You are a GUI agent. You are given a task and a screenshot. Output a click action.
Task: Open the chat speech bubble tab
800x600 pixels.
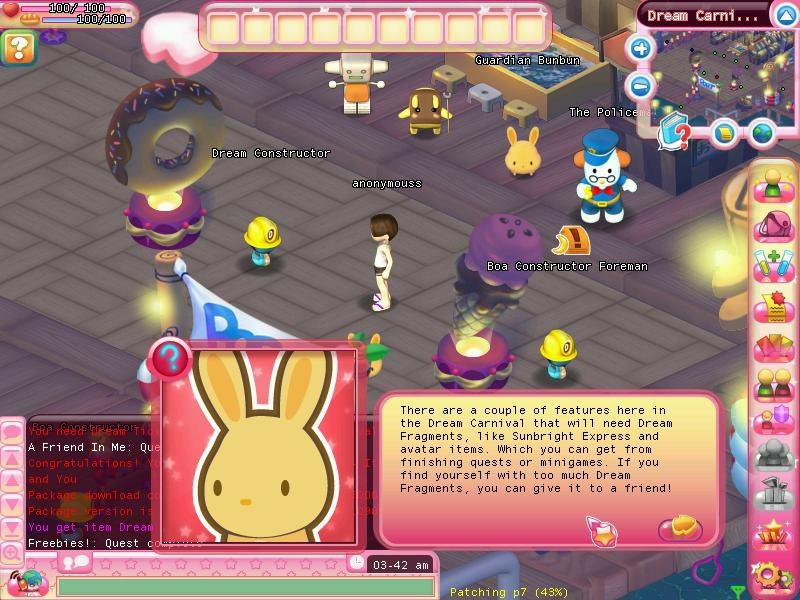[x=76, y=562]
